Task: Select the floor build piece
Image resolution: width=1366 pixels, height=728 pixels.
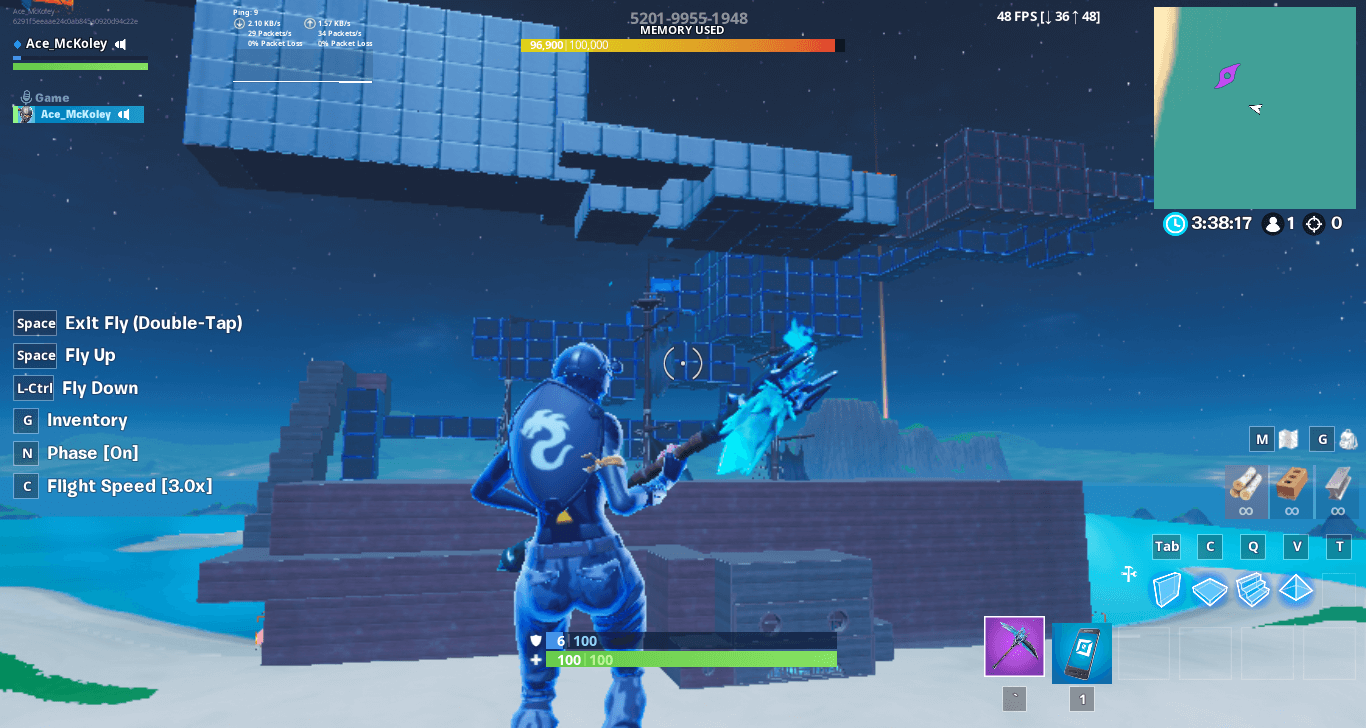Action: click(1209, 589)
